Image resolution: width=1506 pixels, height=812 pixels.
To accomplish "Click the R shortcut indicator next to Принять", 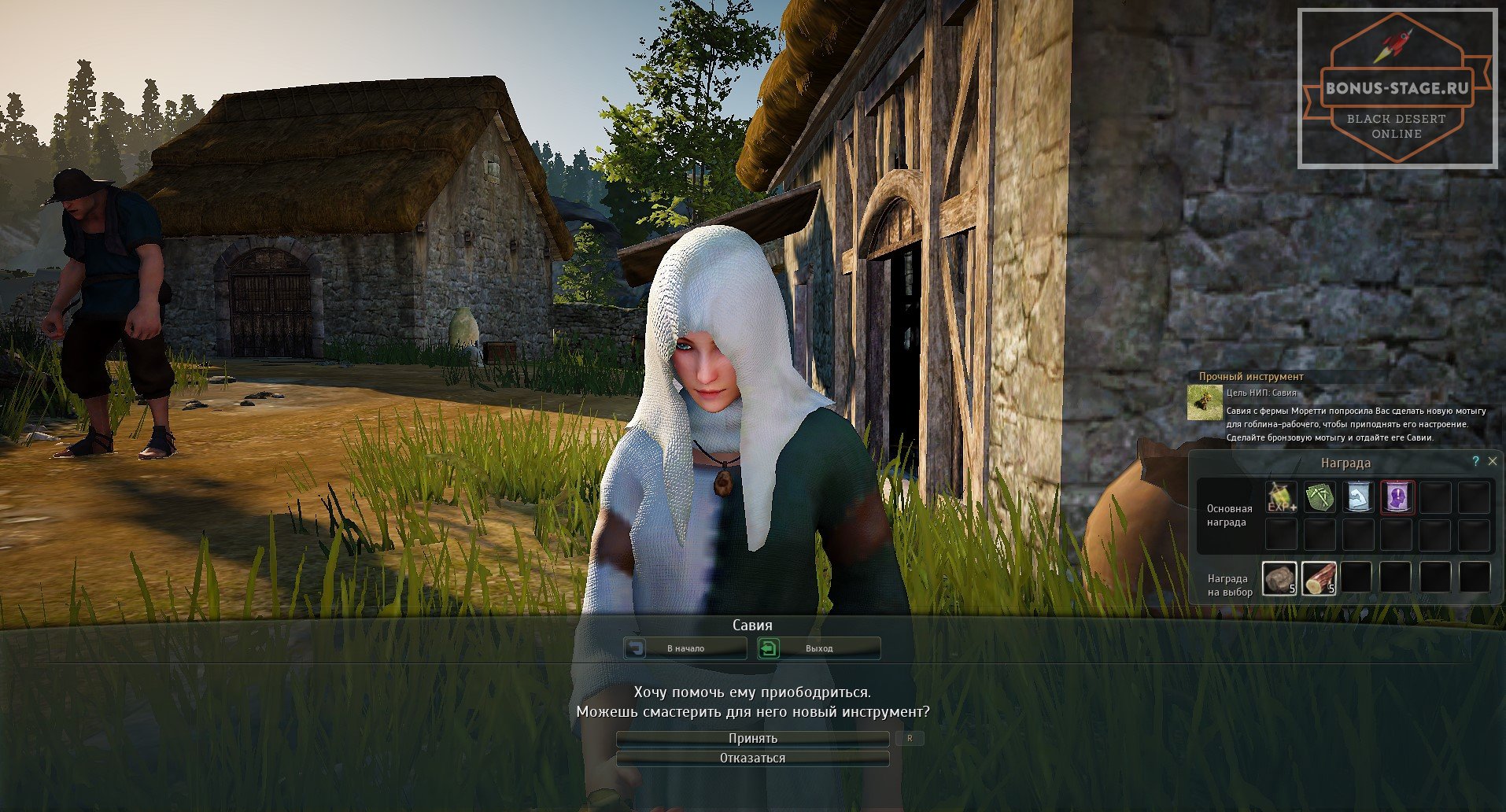I will click(x=910, y=738).
